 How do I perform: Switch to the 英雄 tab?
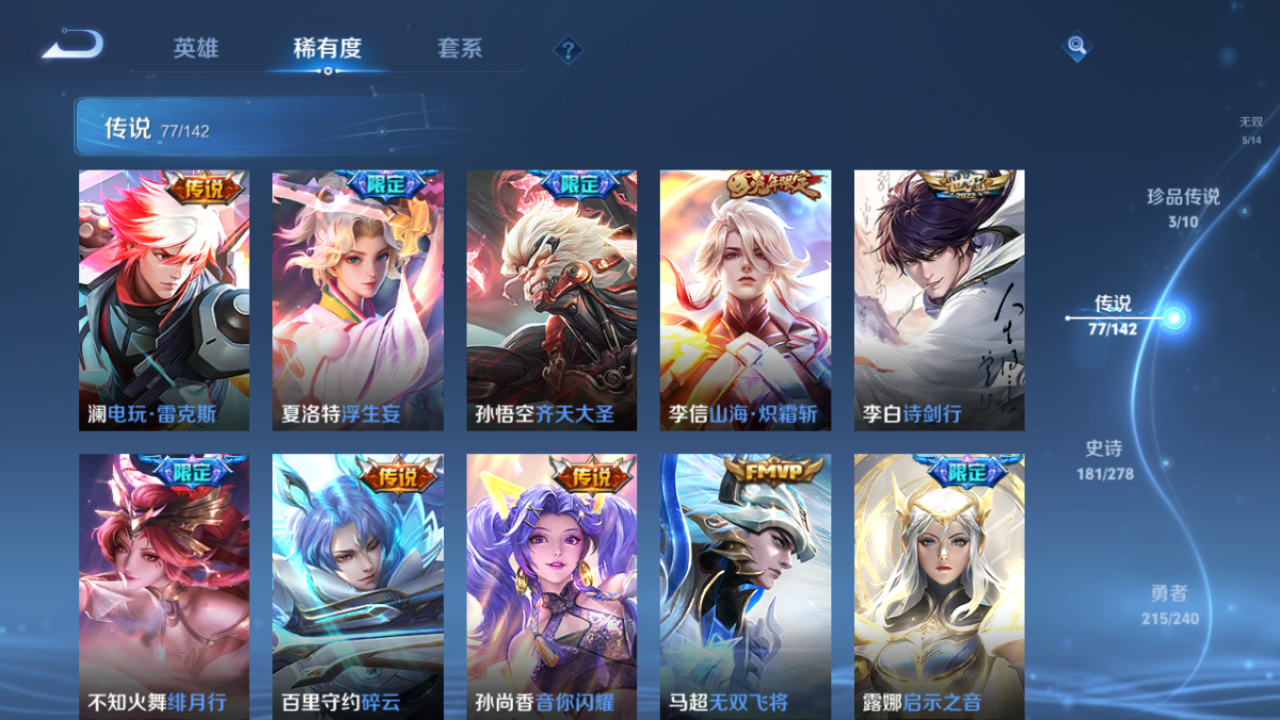pyautogui.click(x=196, y=48)
